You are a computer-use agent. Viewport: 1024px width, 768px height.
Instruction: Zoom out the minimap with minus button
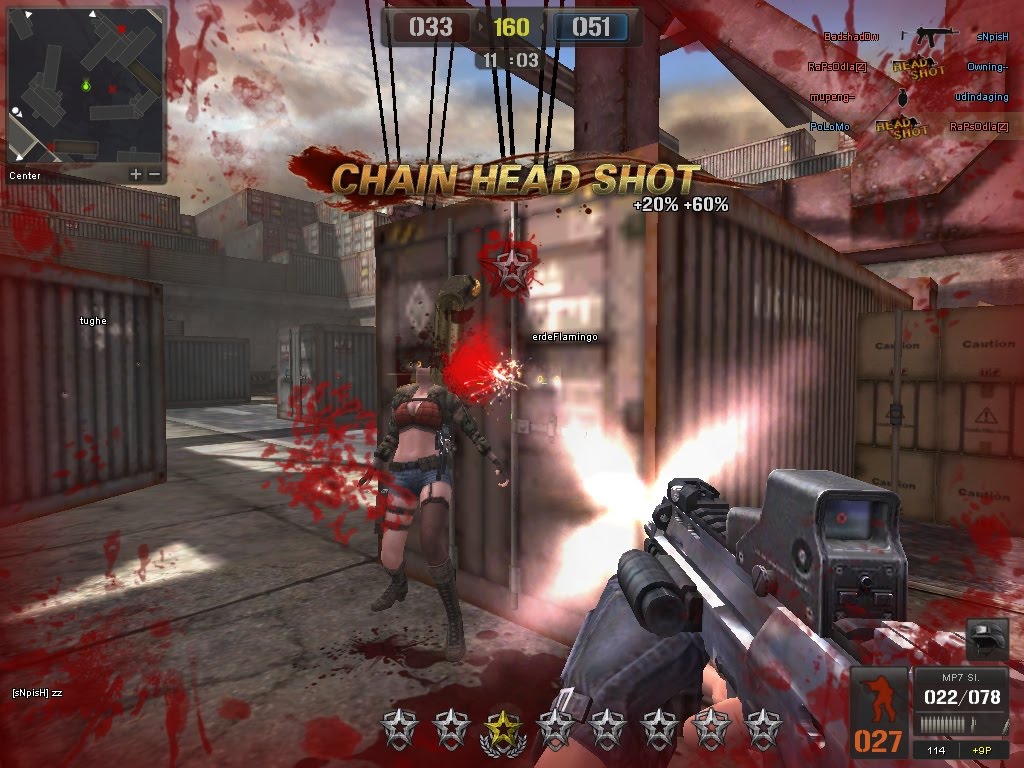click(x=154, y=175)
